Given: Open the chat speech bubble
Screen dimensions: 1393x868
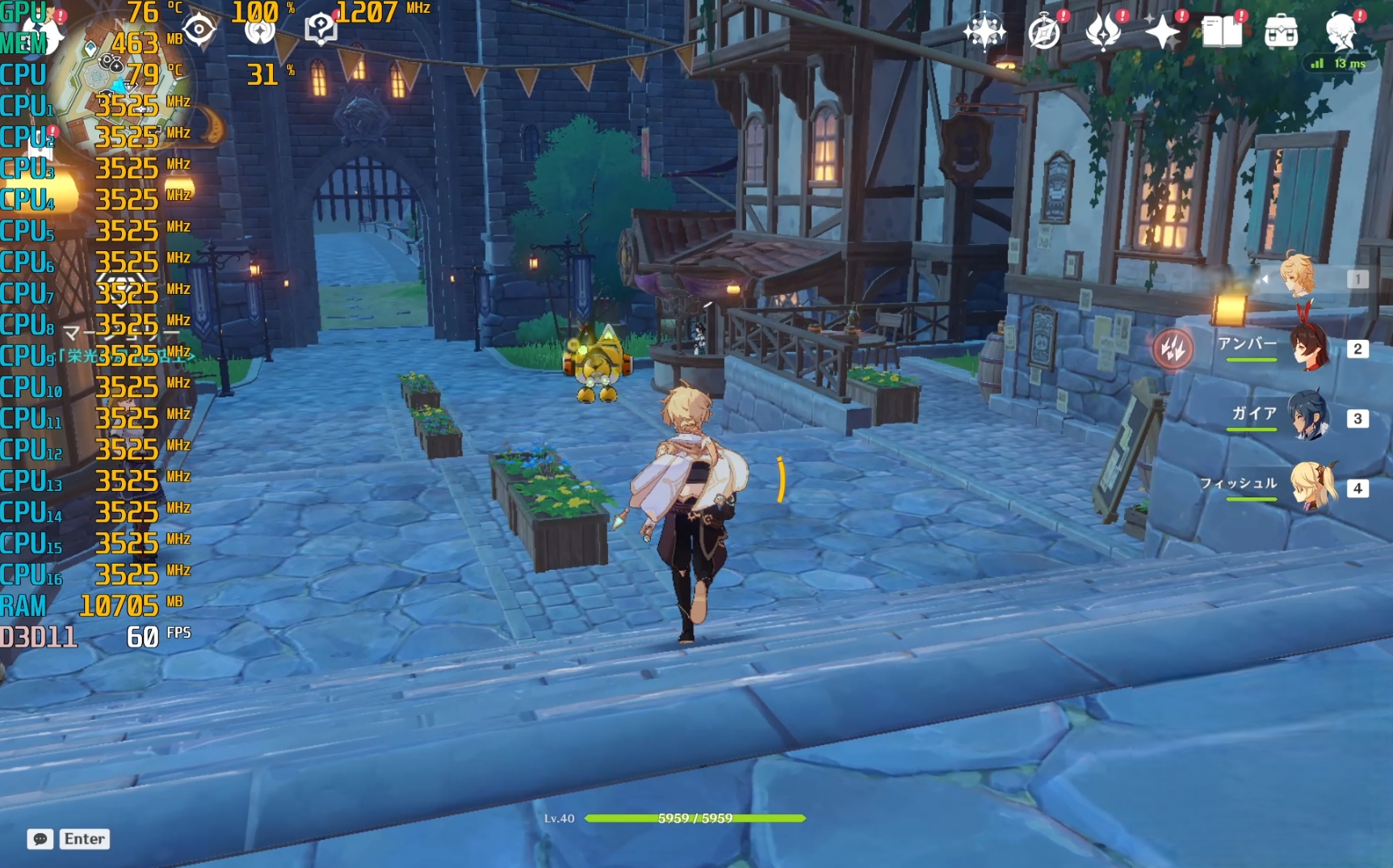Looking at the screenshot, I should (40, 839).
